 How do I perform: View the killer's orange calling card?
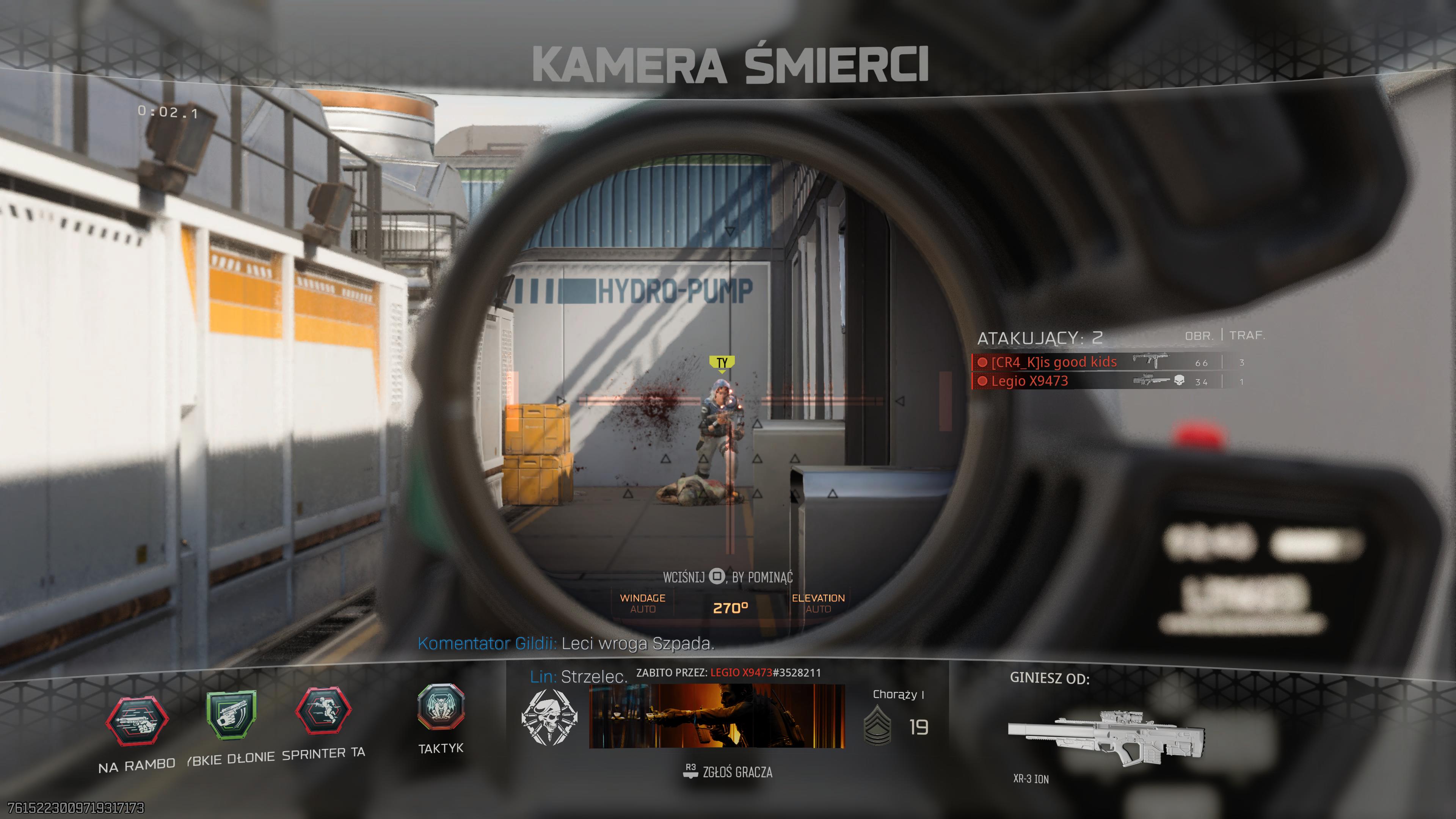[717, 715]
